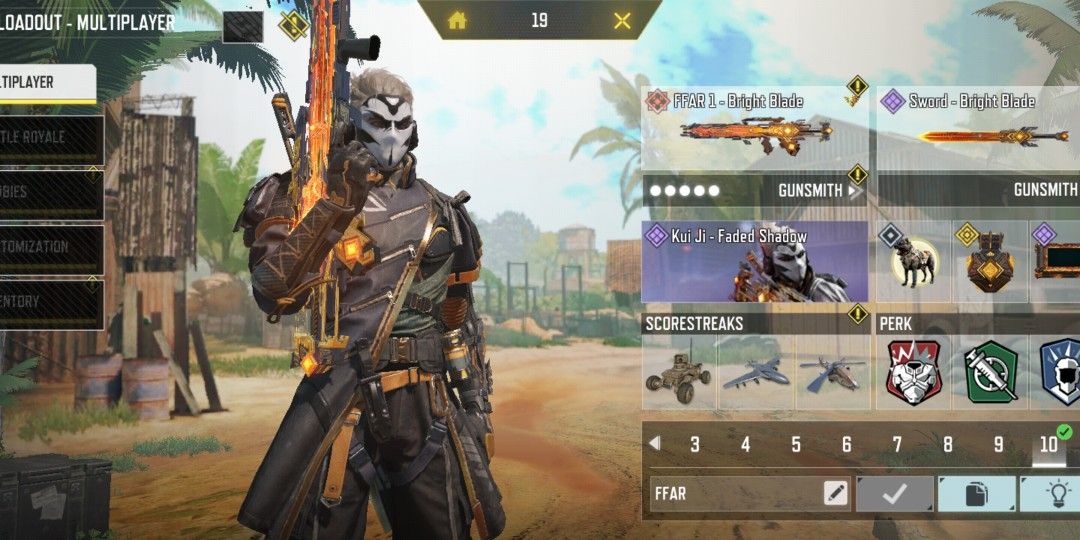
Task: Switch to loadout slot 7
Action: coord(897,445)
